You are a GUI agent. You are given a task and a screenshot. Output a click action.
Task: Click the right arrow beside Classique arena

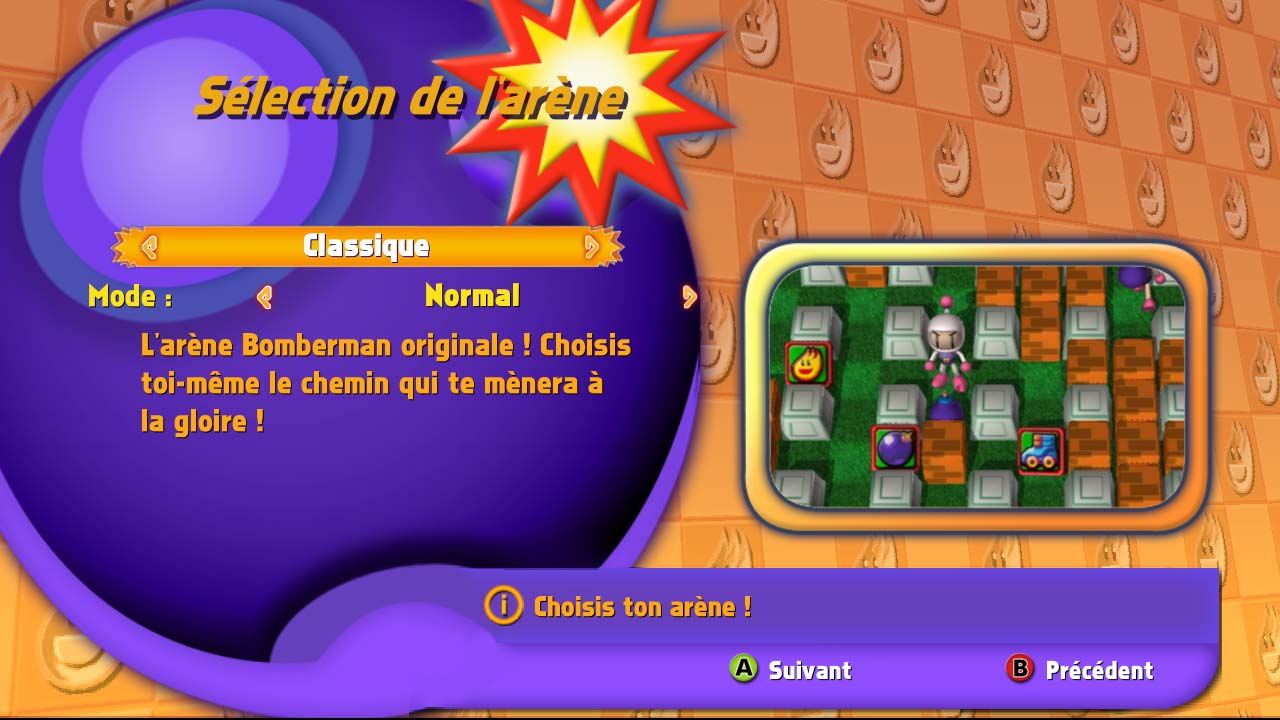[591, 246]
